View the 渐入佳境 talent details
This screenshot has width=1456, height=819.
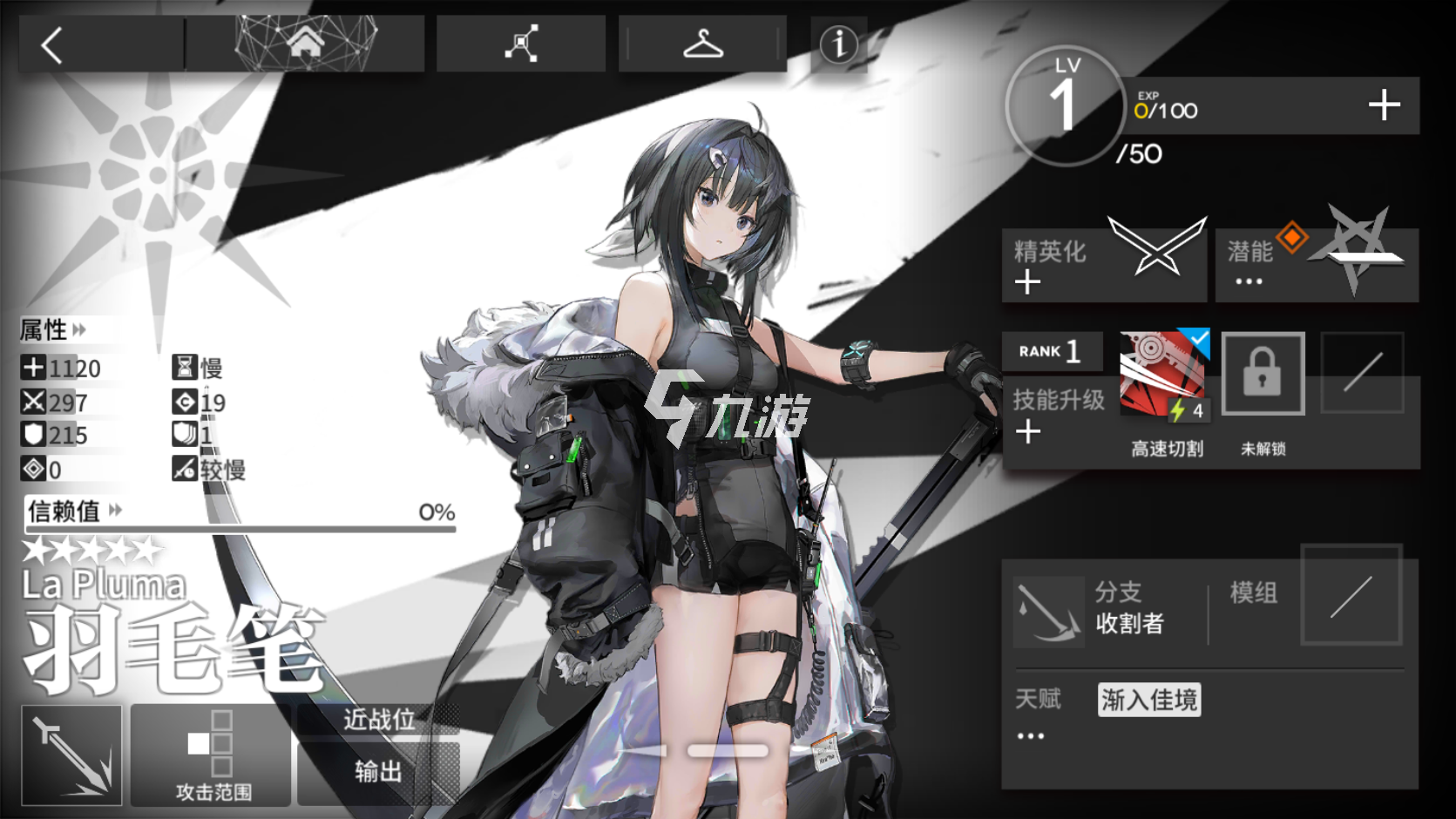[x=1148, y=700]
